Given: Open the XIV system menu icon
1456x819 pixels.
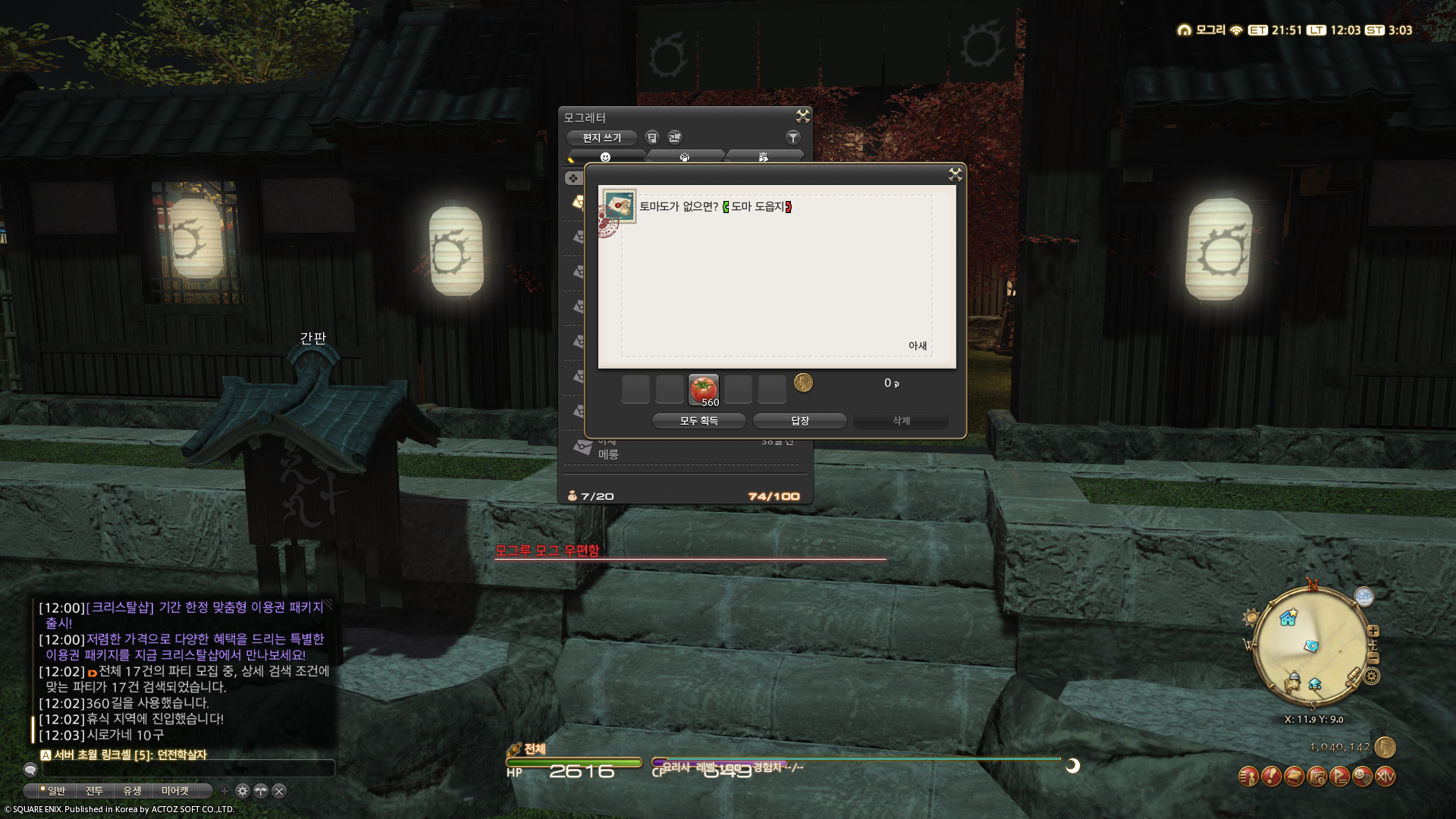Looking at the screenshot, I should (1385, 777).
